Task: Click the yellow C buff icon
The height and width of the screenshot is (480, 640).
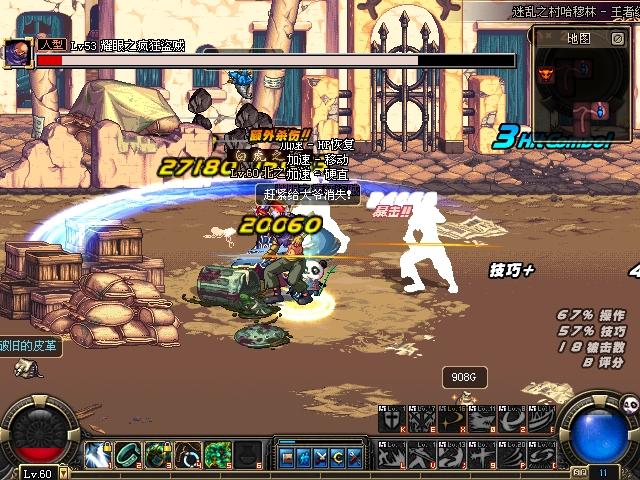Action: 337,457
